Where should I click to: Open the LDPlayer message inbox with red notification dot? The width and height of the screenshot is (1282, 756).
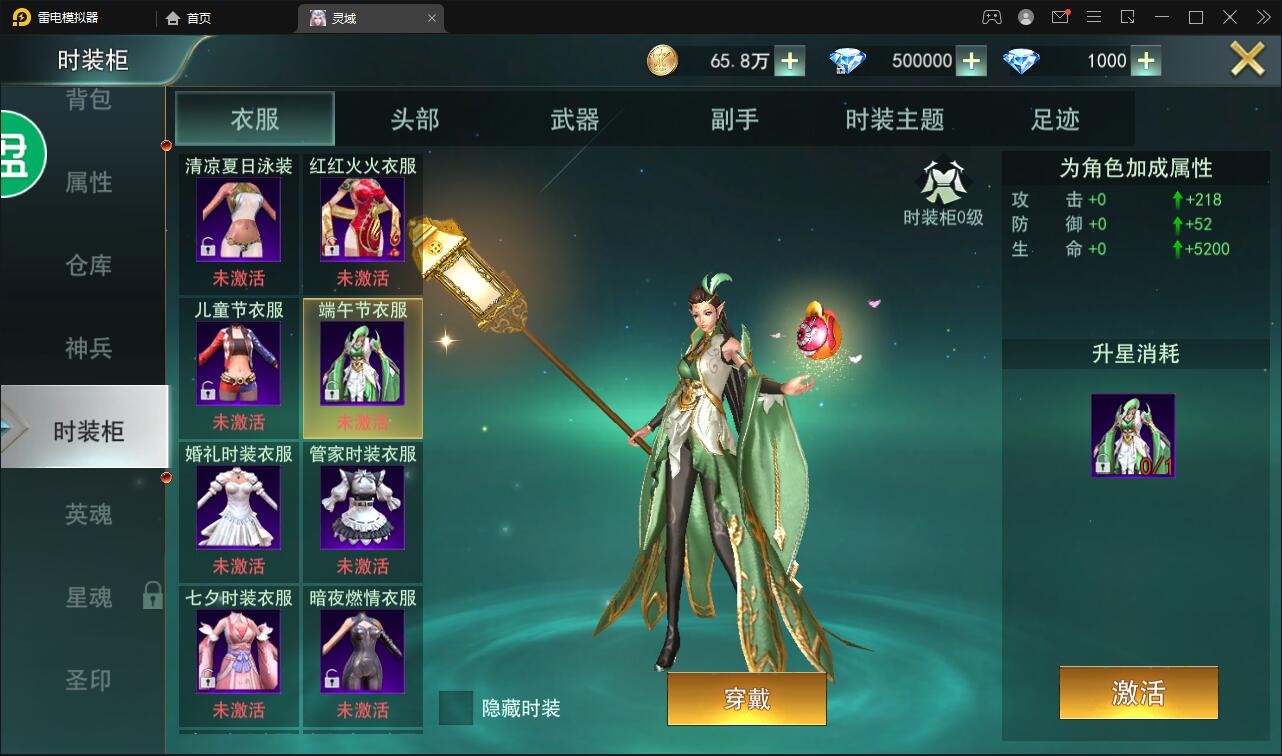pos(1061,17)
